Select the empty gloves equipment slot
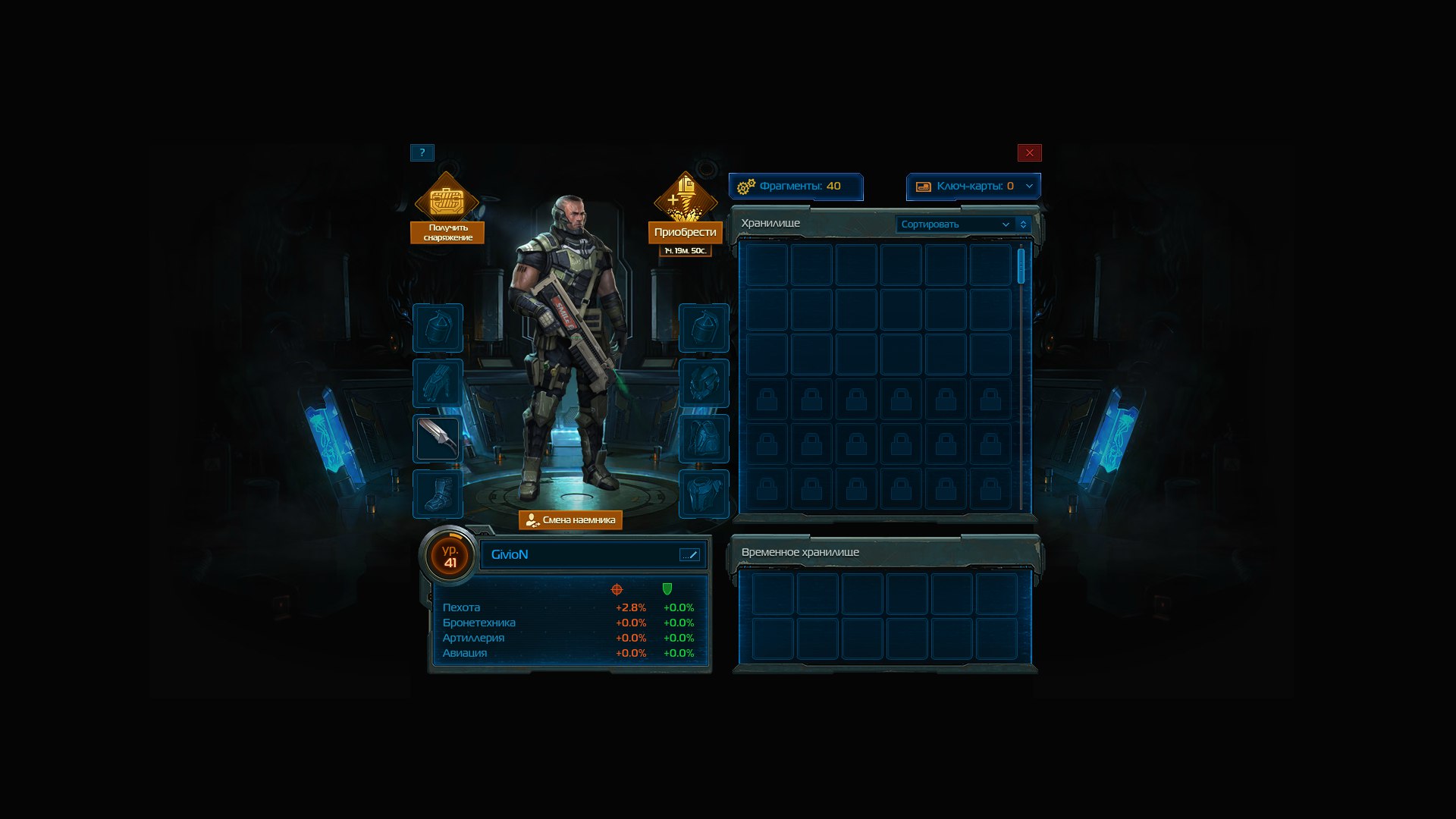Screen dimensions: 1456x819 (438, 383)
